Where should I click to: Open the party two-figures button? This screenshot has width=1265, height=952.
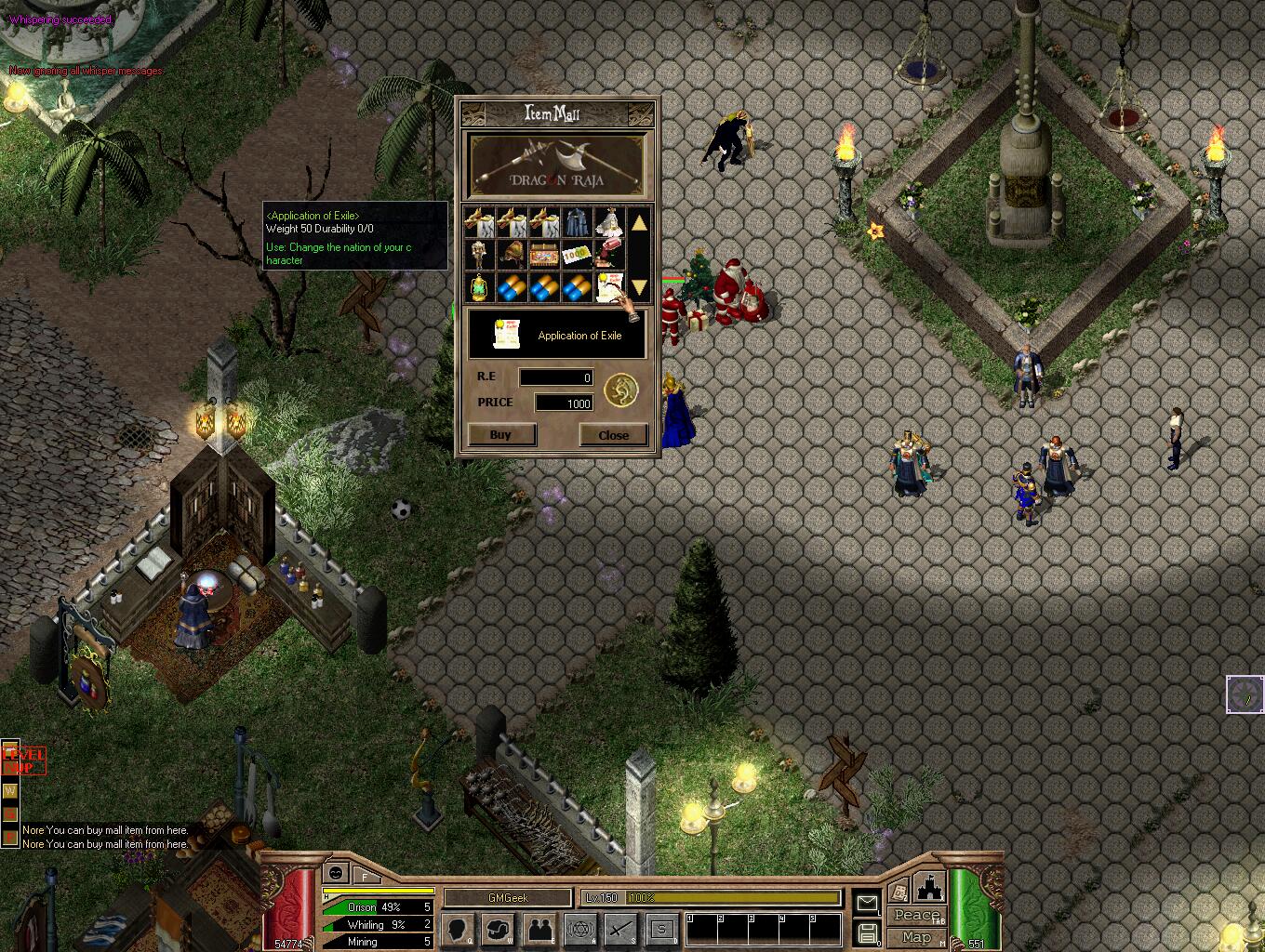click(540, 929)
